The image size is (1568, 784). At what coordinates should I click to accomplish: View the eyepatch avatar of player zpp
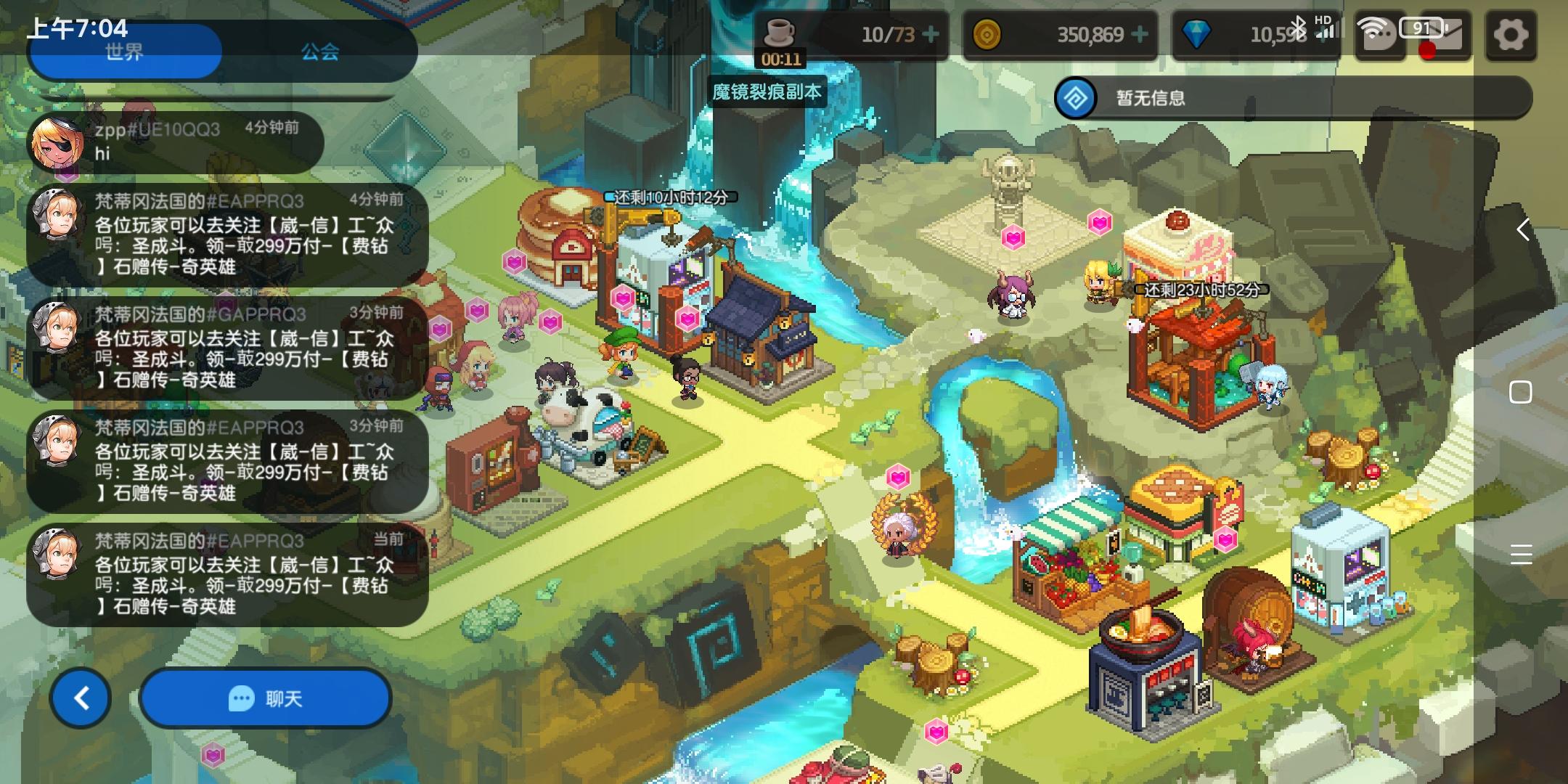coord(55,144)
